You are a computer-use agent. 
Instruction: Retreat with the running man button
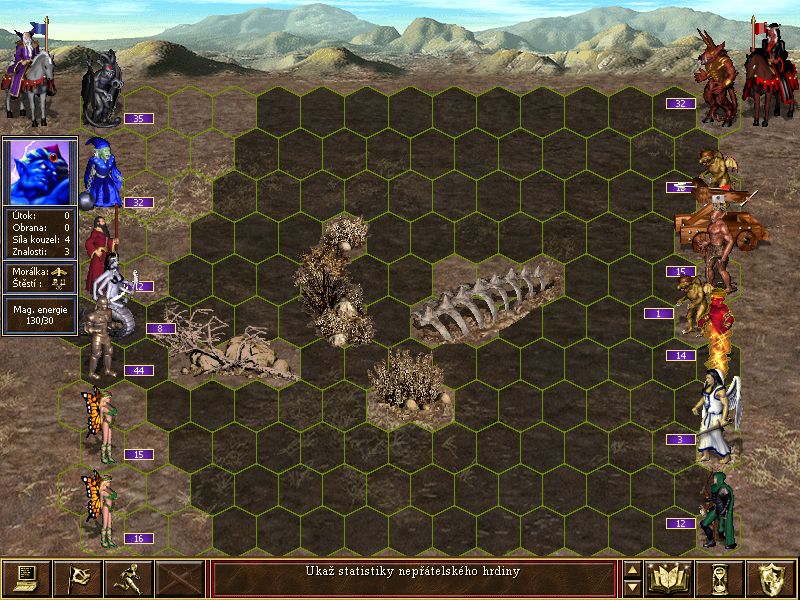pyautogui.click(x=128, y=578)
